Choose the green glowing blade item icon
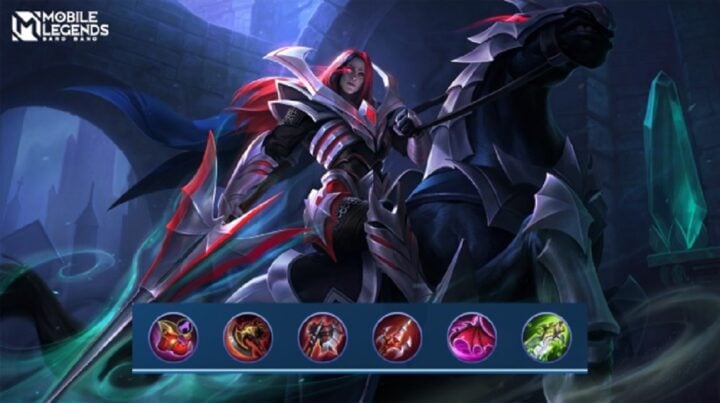This screenshot has width=720, height=403. 546,337
